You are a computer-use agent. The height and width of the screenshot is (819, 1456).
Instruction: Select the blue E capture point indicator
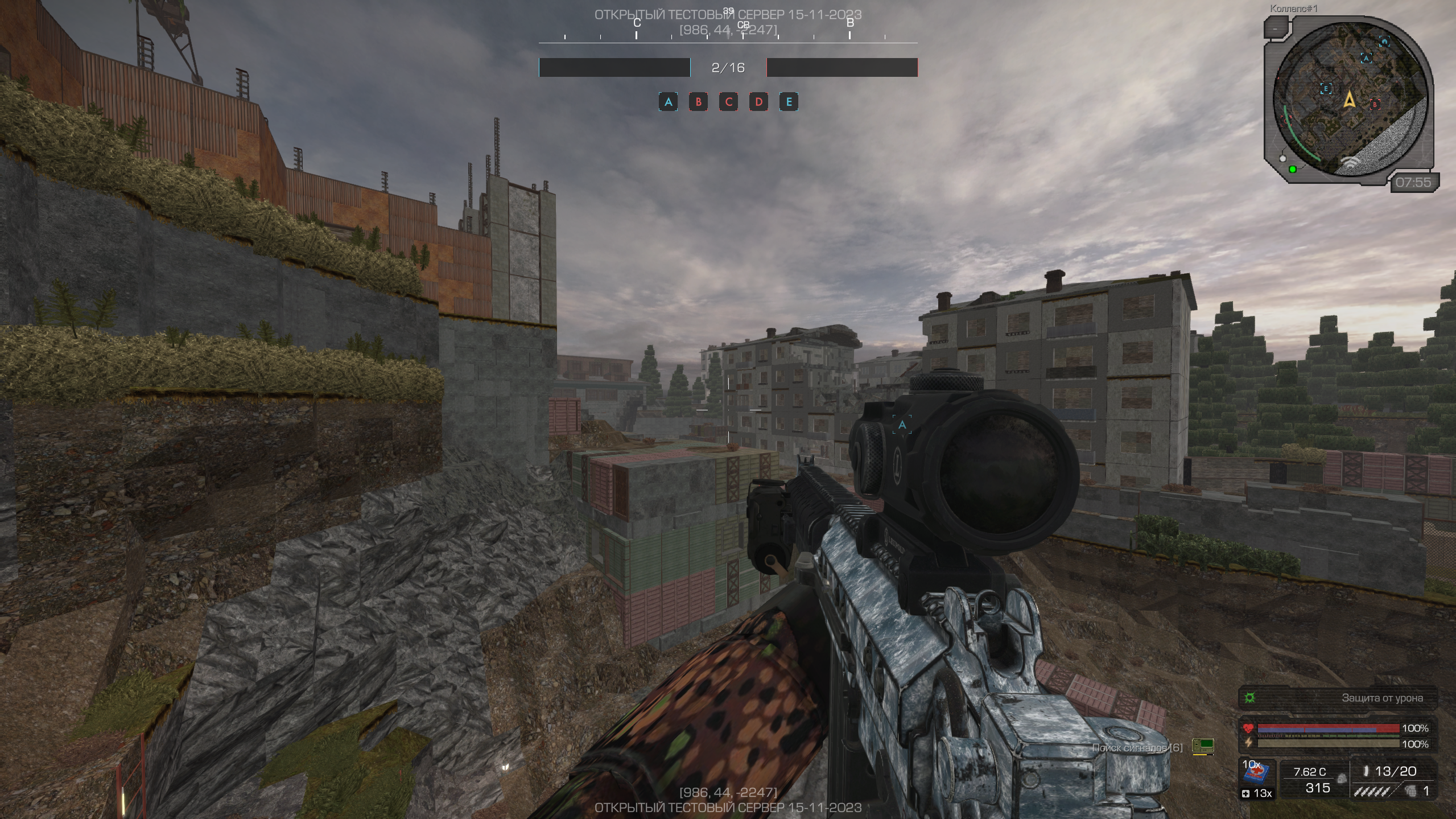point(789,102)
